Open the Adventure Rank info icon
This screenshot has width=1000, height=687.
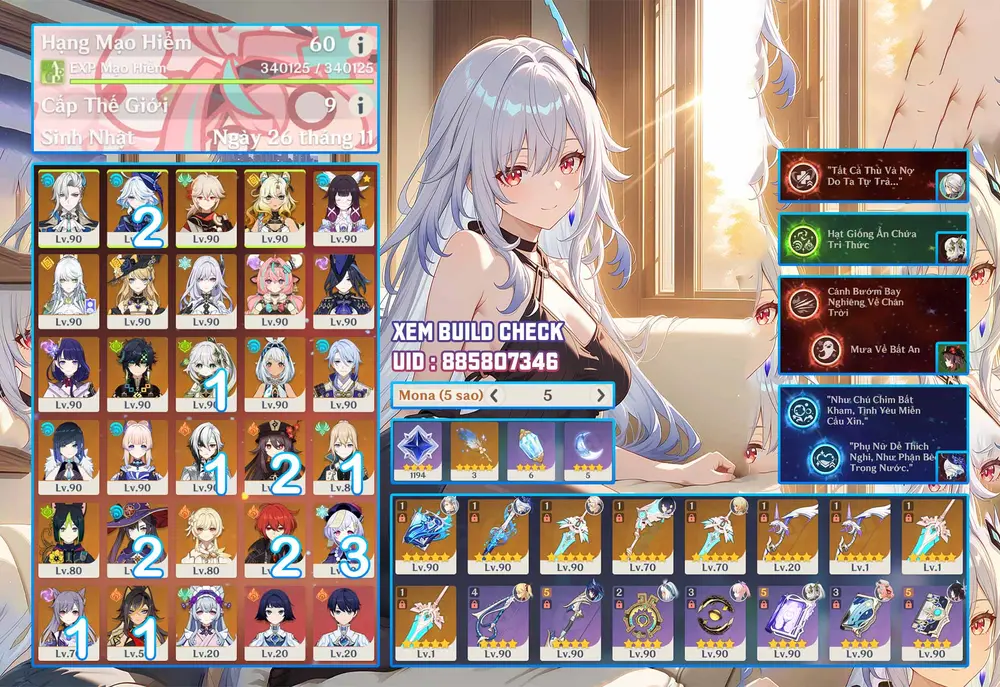[x=358, y=45]
